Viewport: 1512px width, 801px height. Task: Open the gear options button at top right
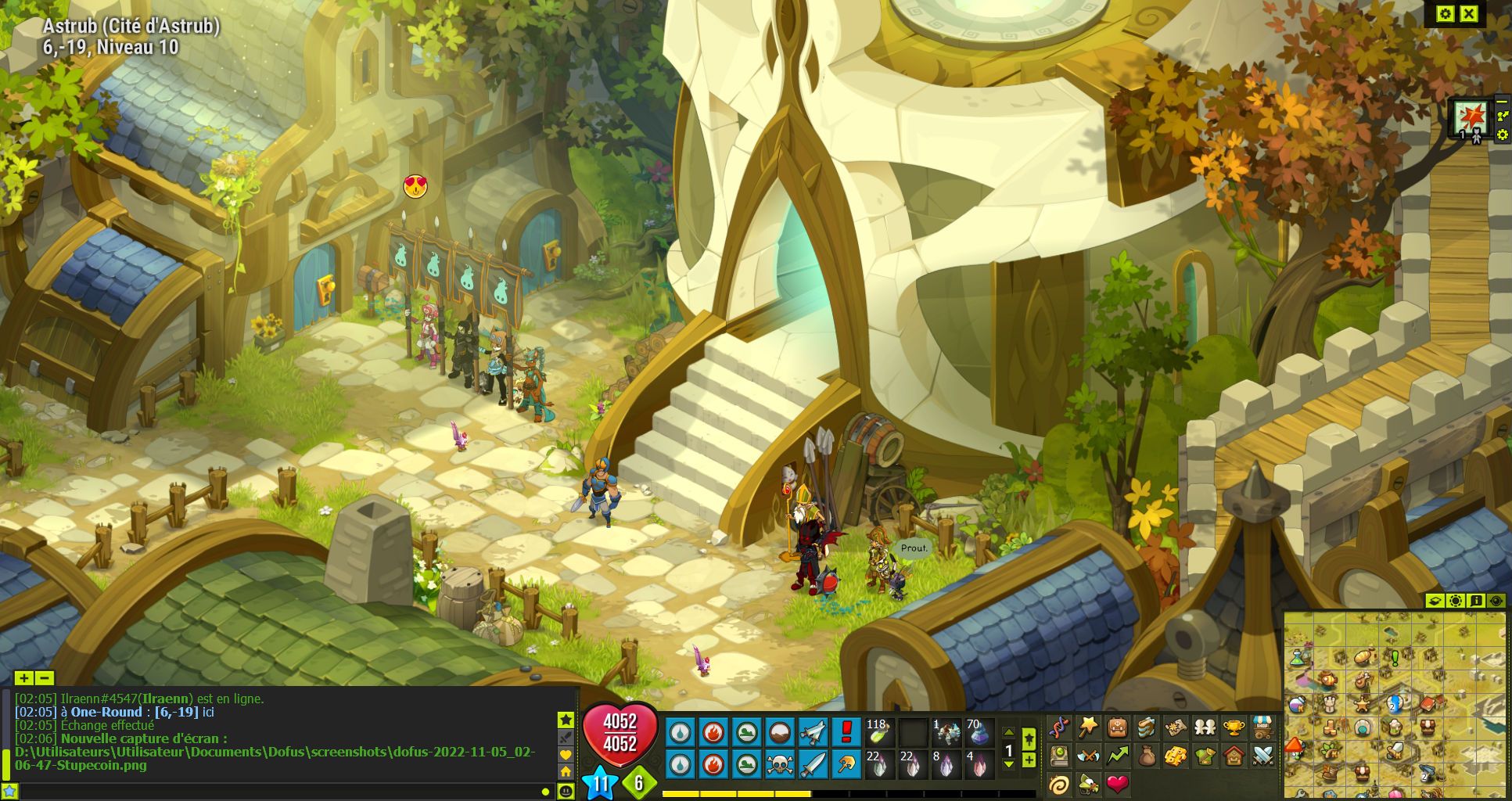(x=1445, y=14)
